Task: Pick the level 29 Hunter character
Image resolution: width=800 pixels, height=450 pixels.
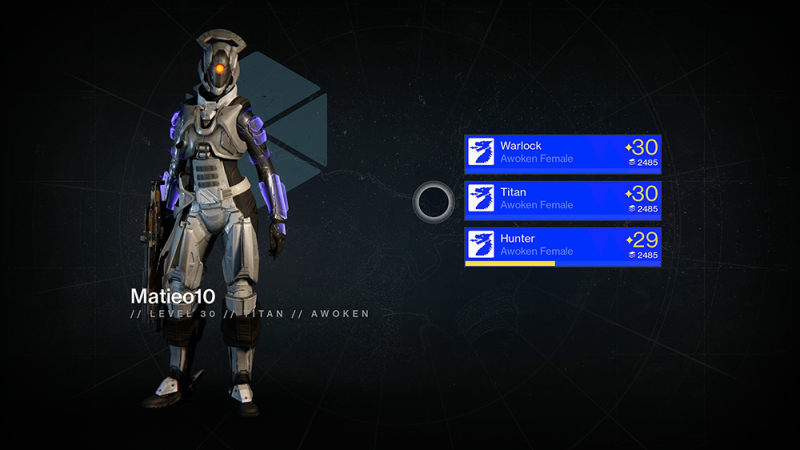Action: (x=562, y=246)
